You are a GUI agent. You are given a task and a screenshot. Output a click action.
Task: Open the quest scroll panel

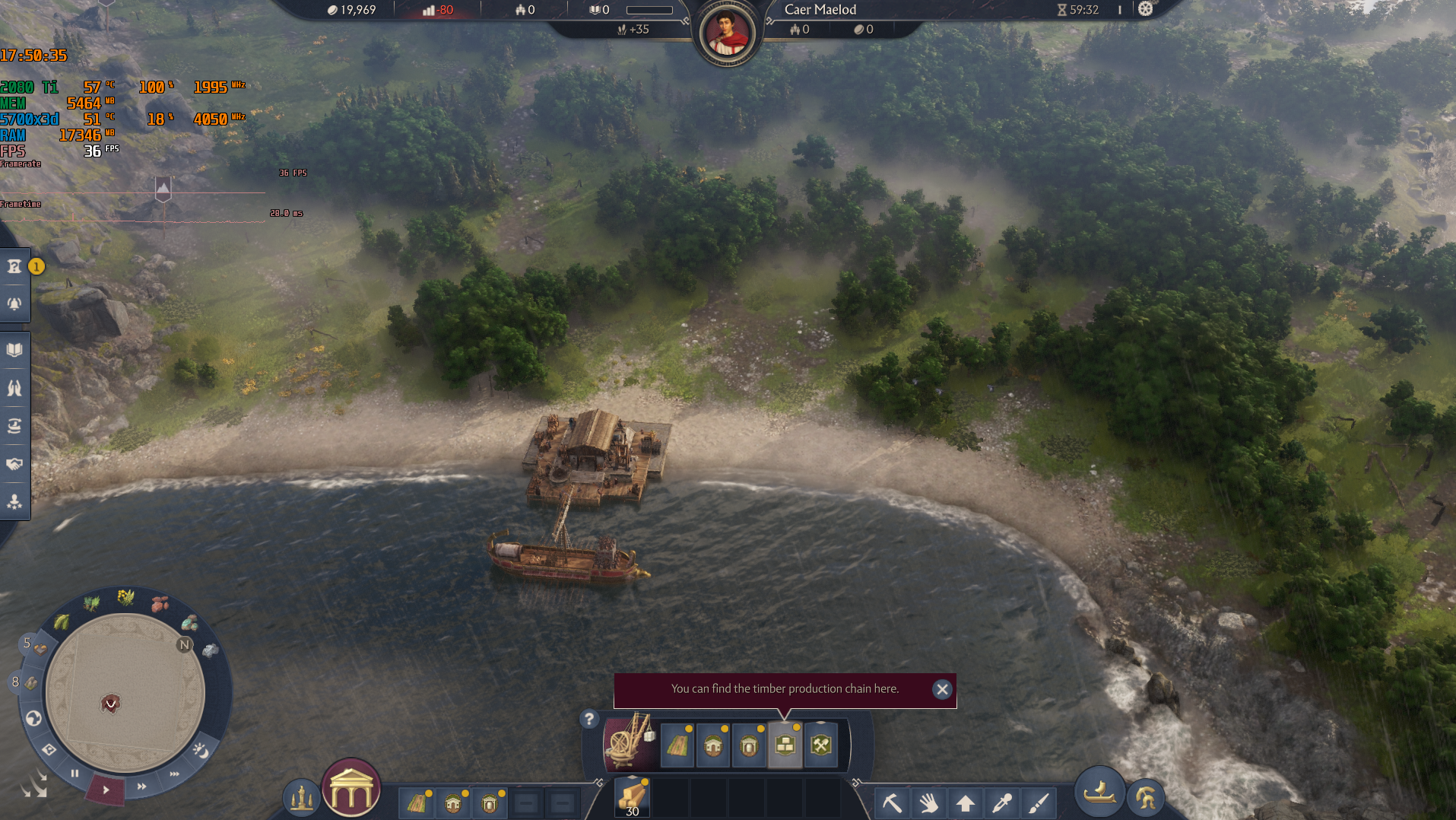click(14, 266)
